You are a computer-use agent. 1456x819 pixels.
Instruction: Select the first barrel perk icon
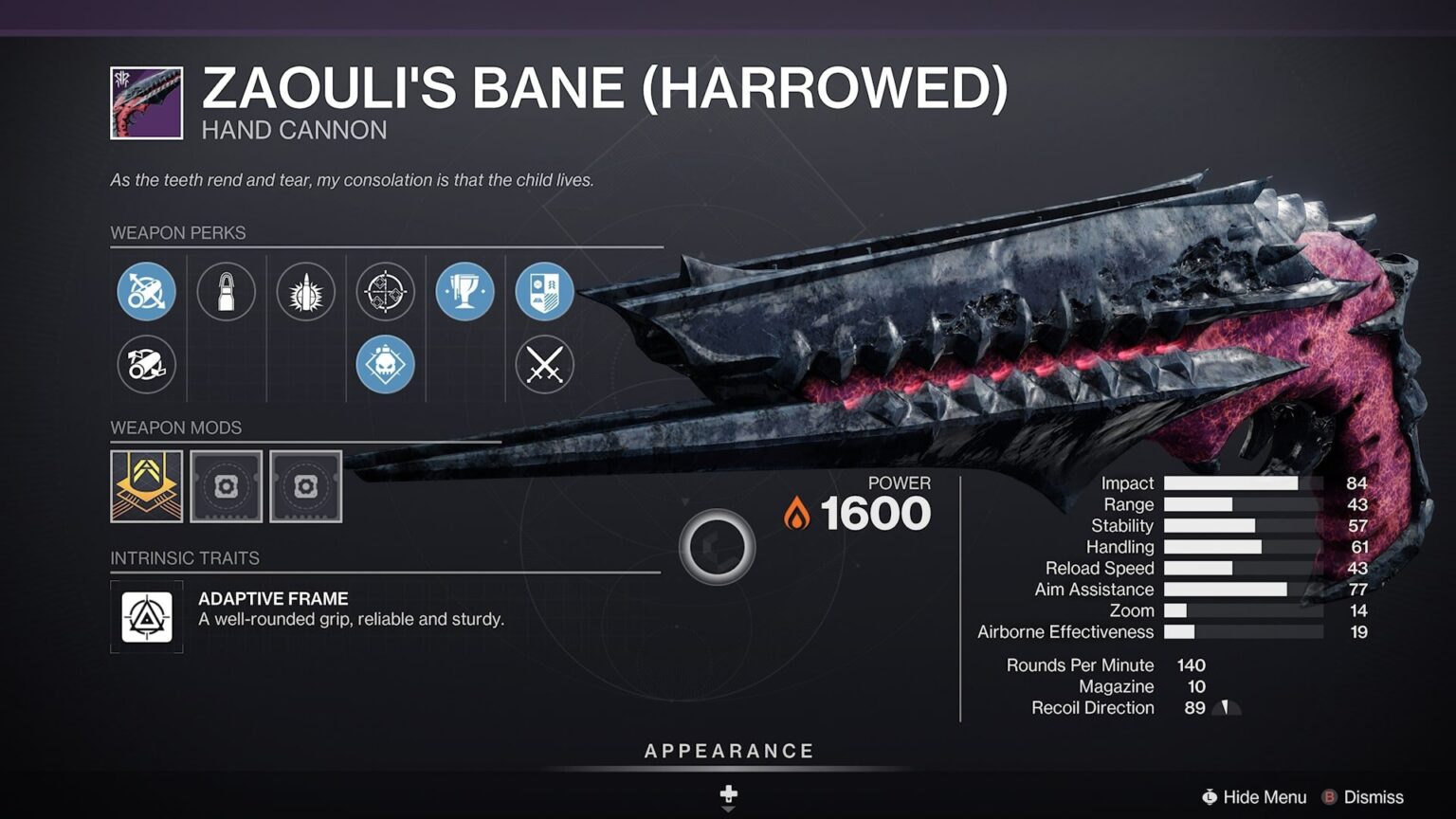tap(145, 292)
